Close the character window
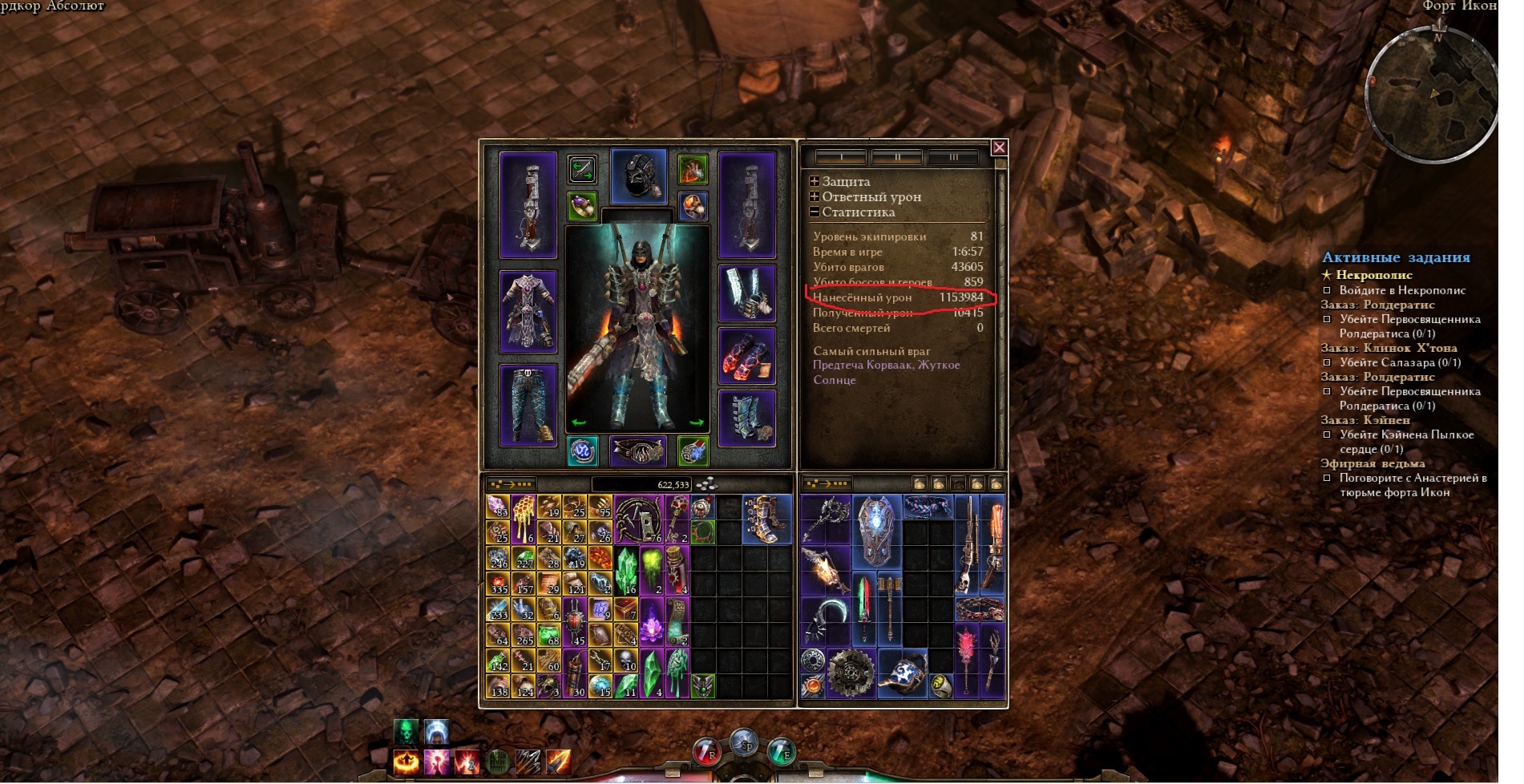This screenshot has width=1524, height=784. (x=999, y=148)
